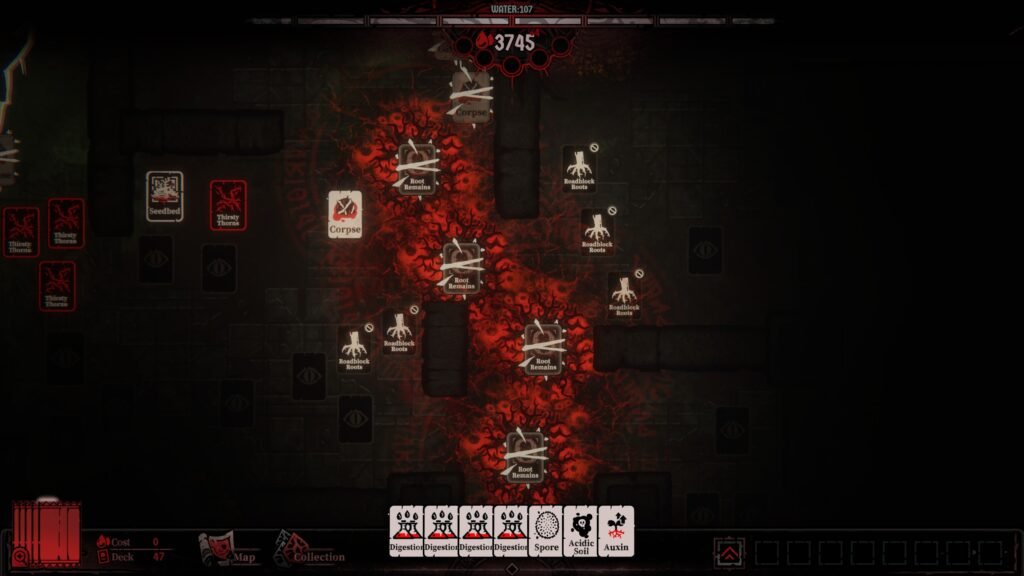Click the bright unwrapped Corpse card
The image size is (1024, 576).
[345, 214]
